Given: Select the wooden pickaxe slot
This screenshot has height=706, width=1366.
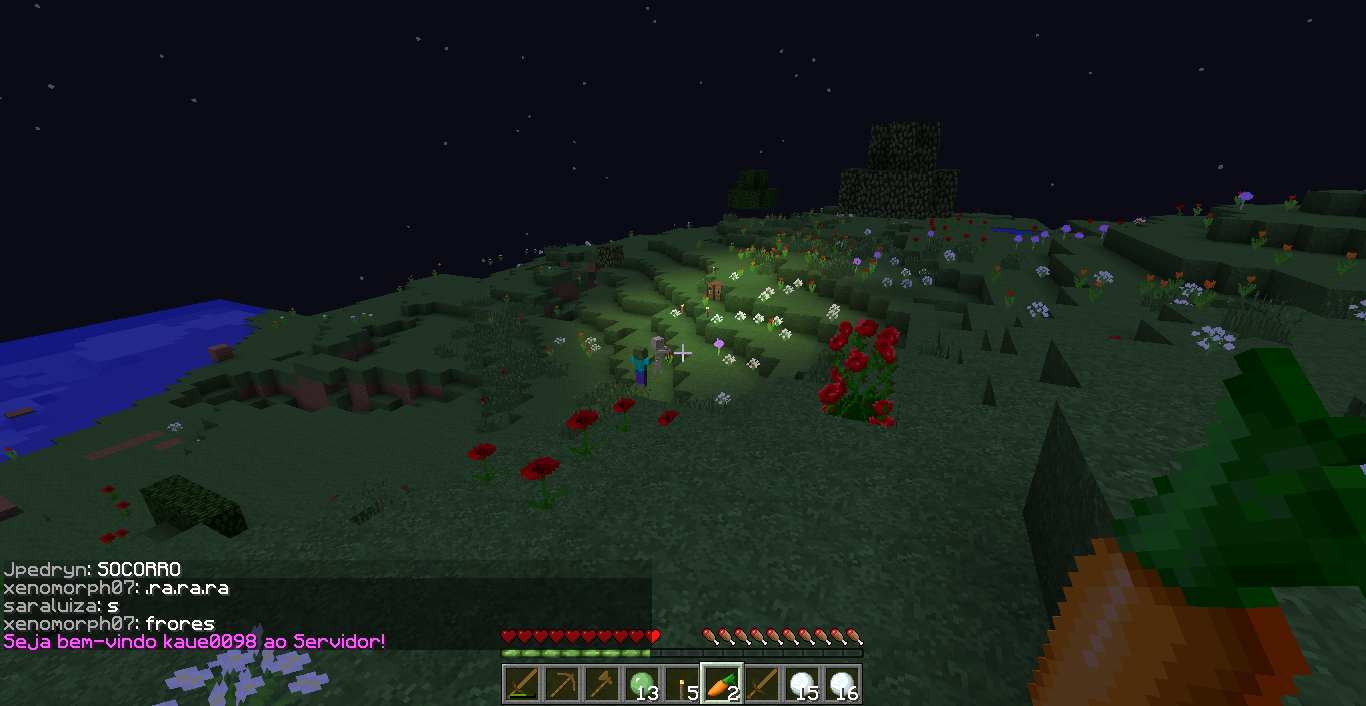Looking at the screenshot, I should point(562,684).
